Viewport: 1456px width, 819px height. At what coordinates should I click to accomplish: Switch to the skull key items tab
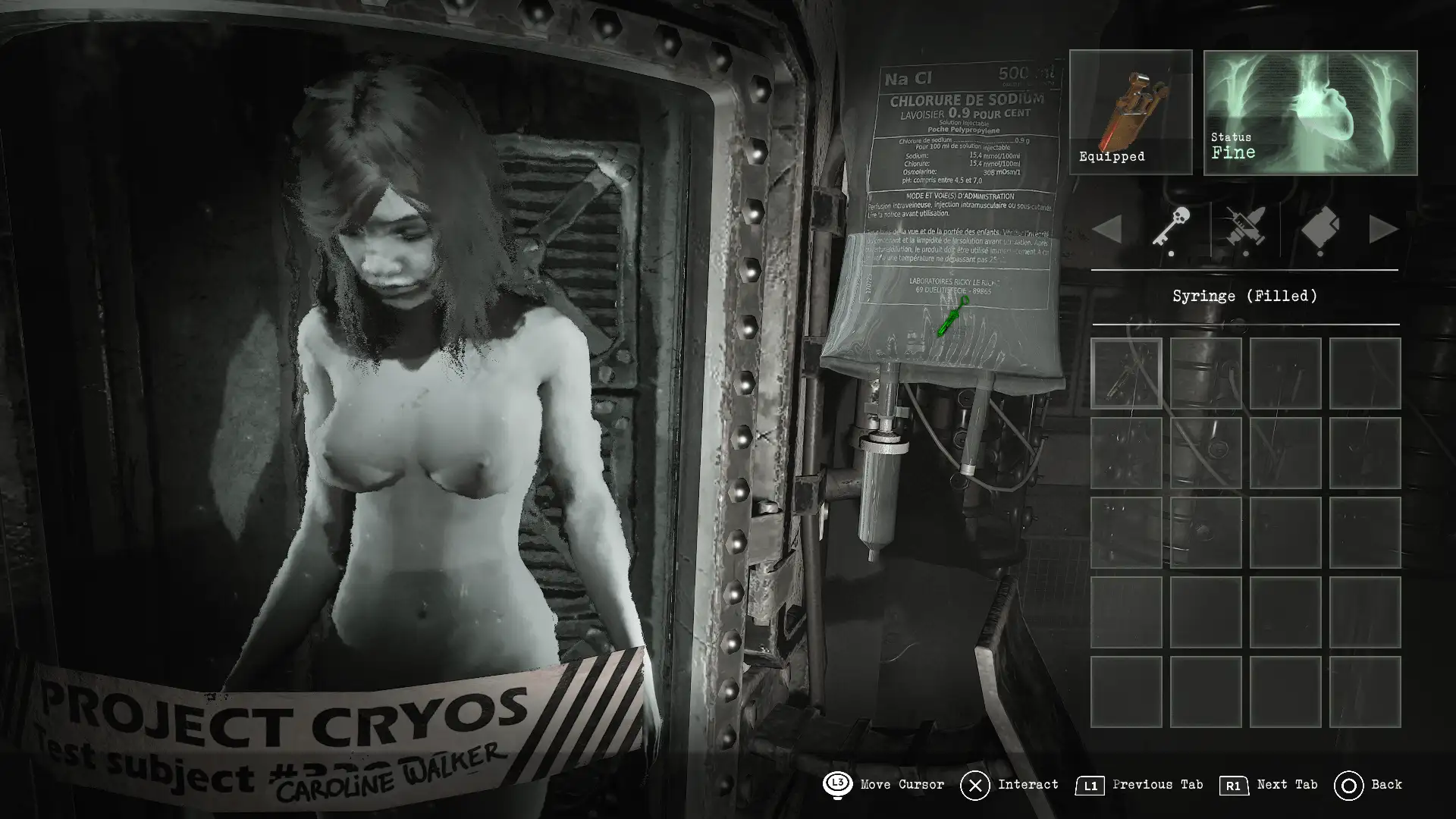(1171, 227)
